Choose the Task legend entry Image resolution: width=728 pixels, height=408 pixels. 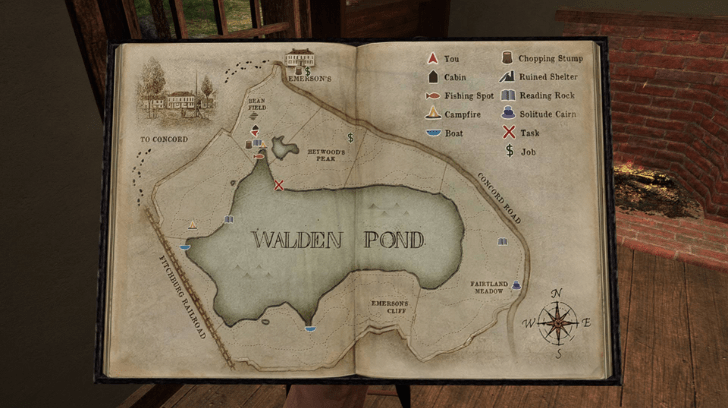pos(520,133)
